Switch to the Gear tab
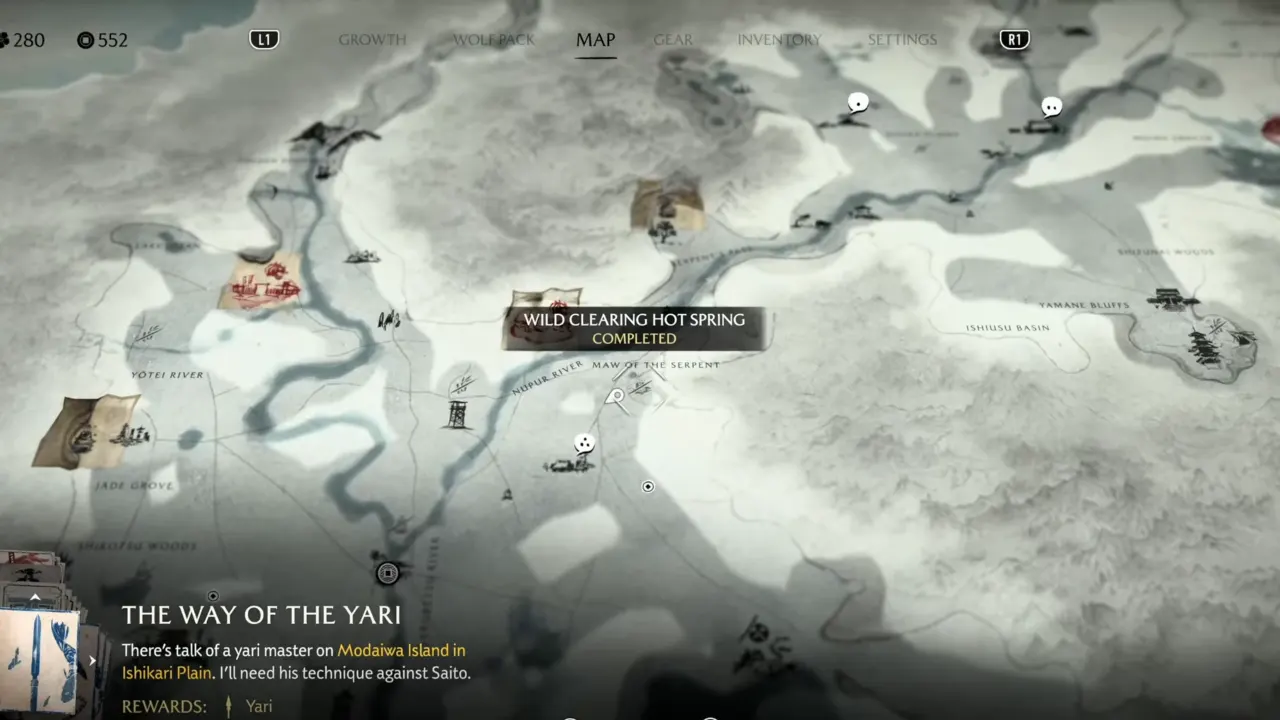This screenshot has height=720, width=1280. tap(673, 40)
